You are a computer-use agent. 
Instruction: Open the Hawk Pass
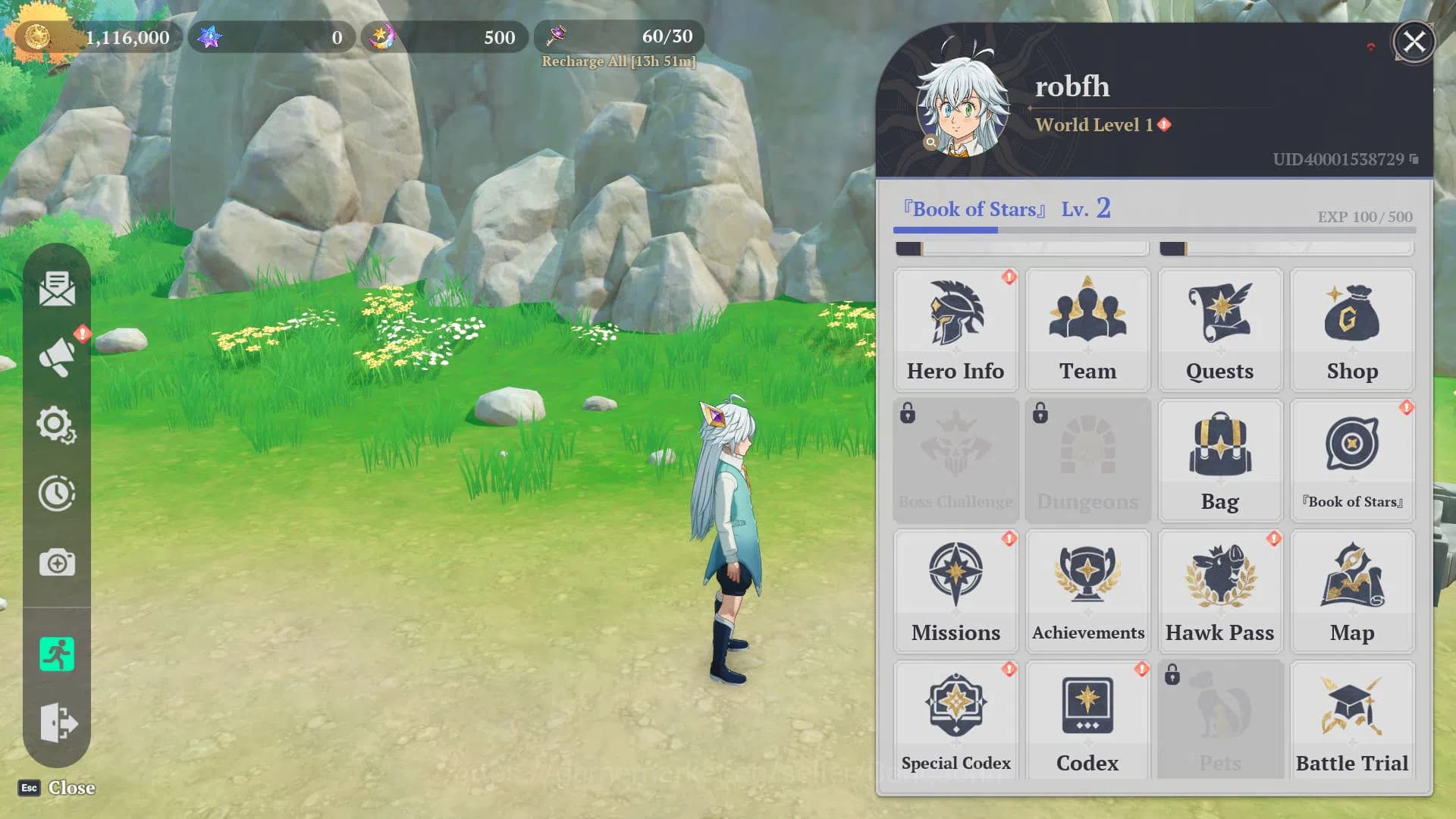(1219, 591)
